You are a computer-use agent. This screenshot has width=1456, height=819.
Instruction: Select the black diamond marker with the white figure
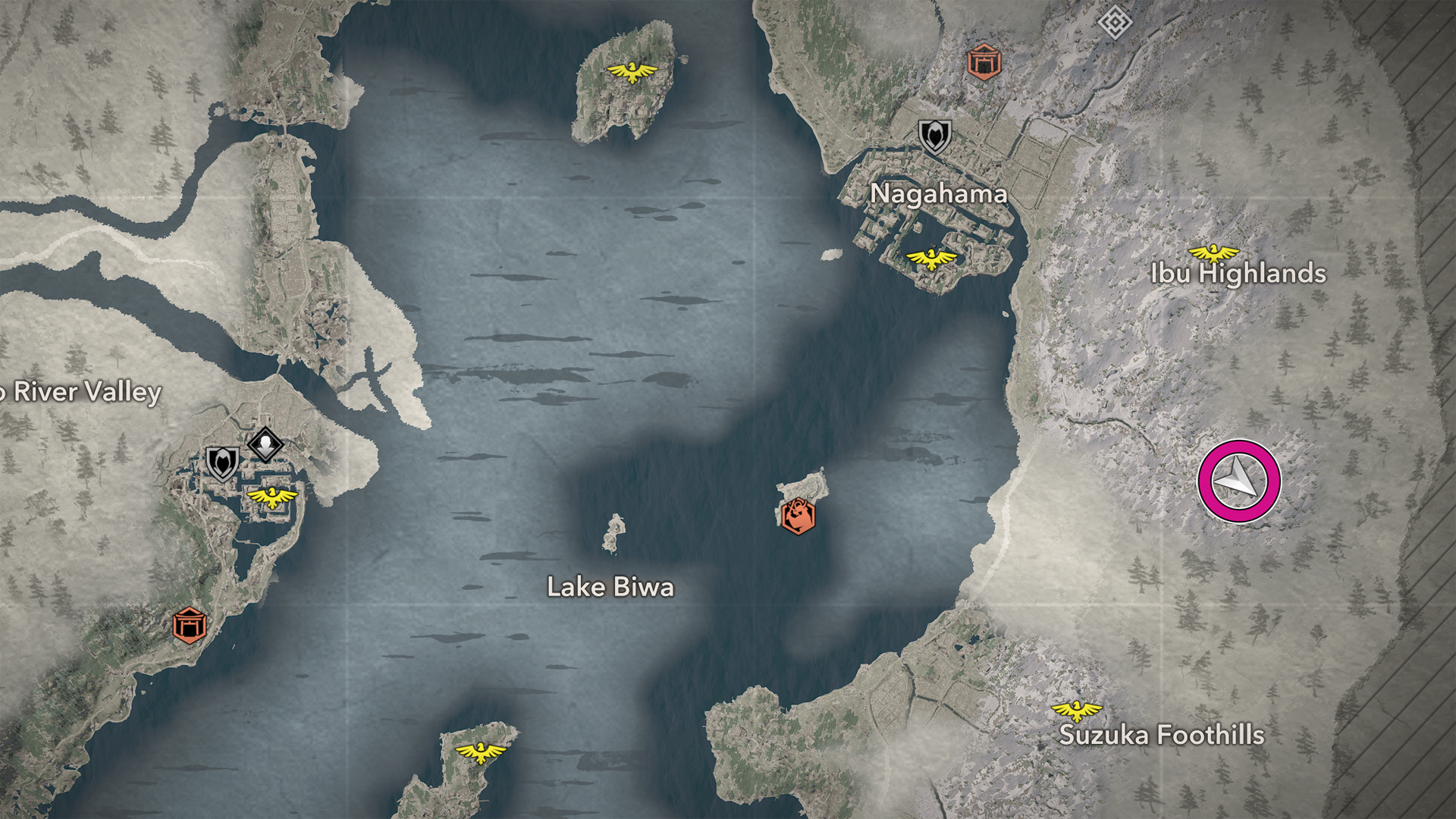point(265,444)
